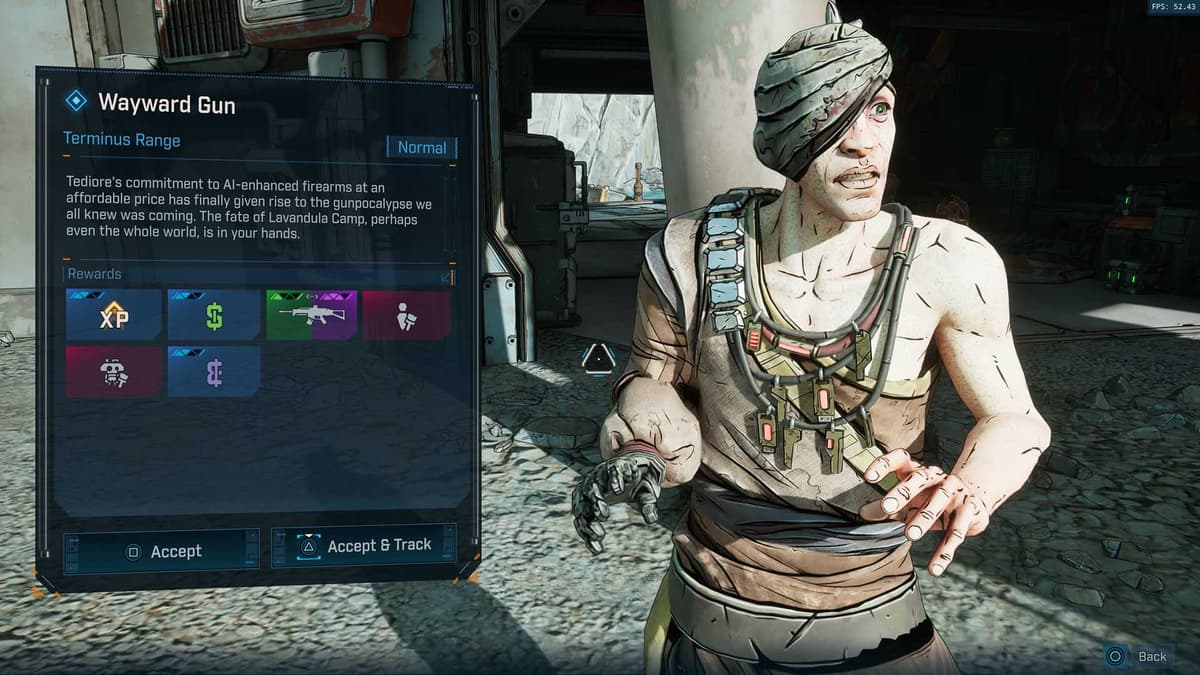Select the XP reward tile

[x=114, y=316]
